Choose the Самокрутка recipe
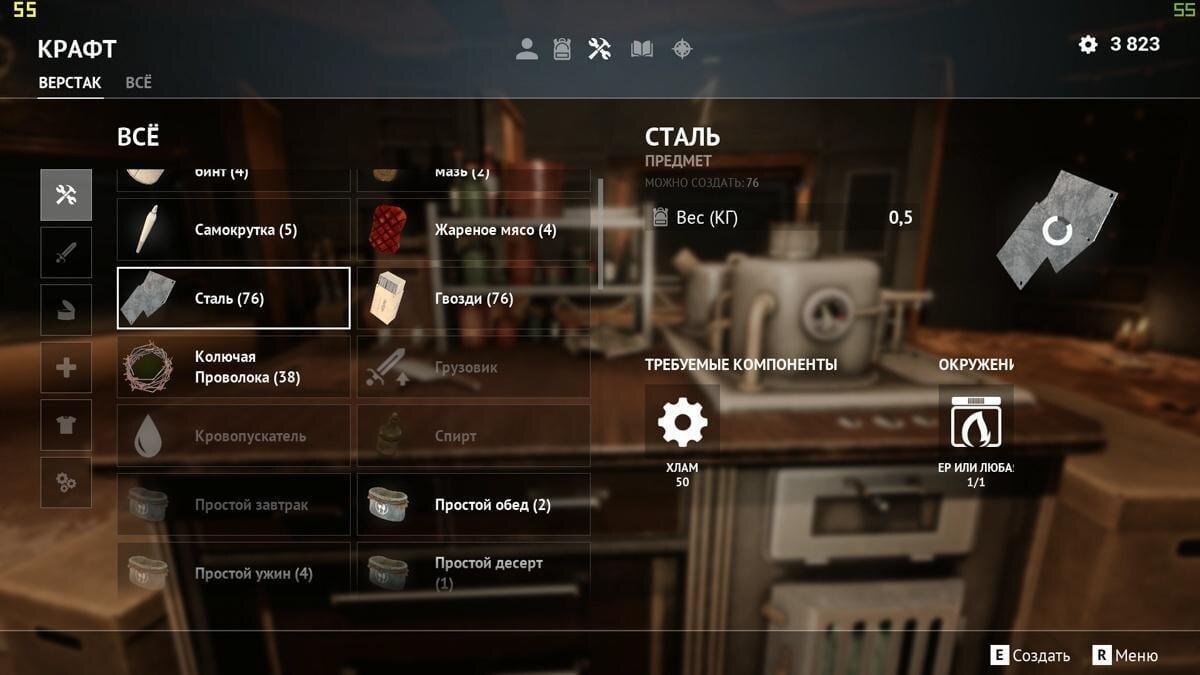The height and width of the screenshot is (675, 1200). click(234, 230)
